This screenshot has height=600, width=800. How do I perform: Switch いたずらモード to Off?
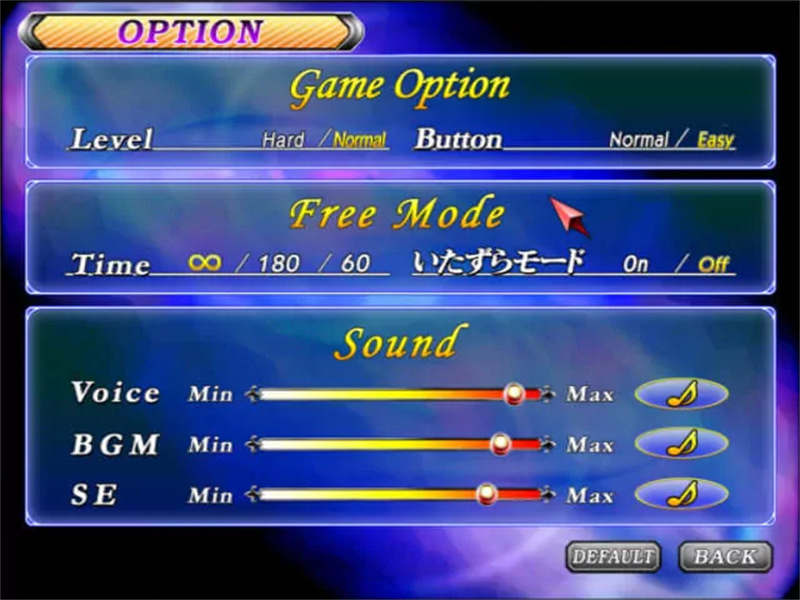point(713,264)
